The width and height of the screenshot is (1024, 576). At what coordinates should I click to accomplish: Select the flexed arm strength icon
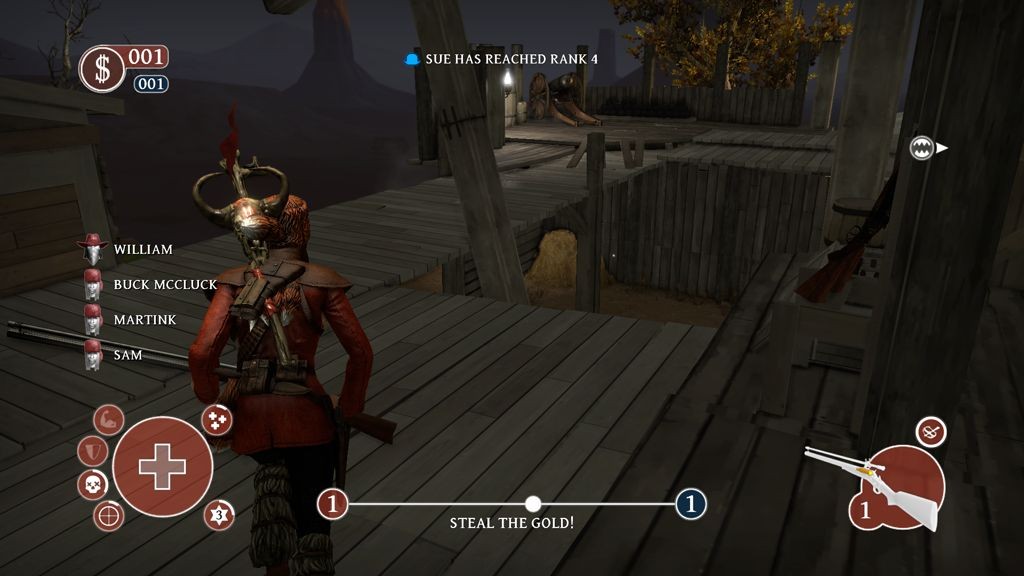tap(109, 419)
